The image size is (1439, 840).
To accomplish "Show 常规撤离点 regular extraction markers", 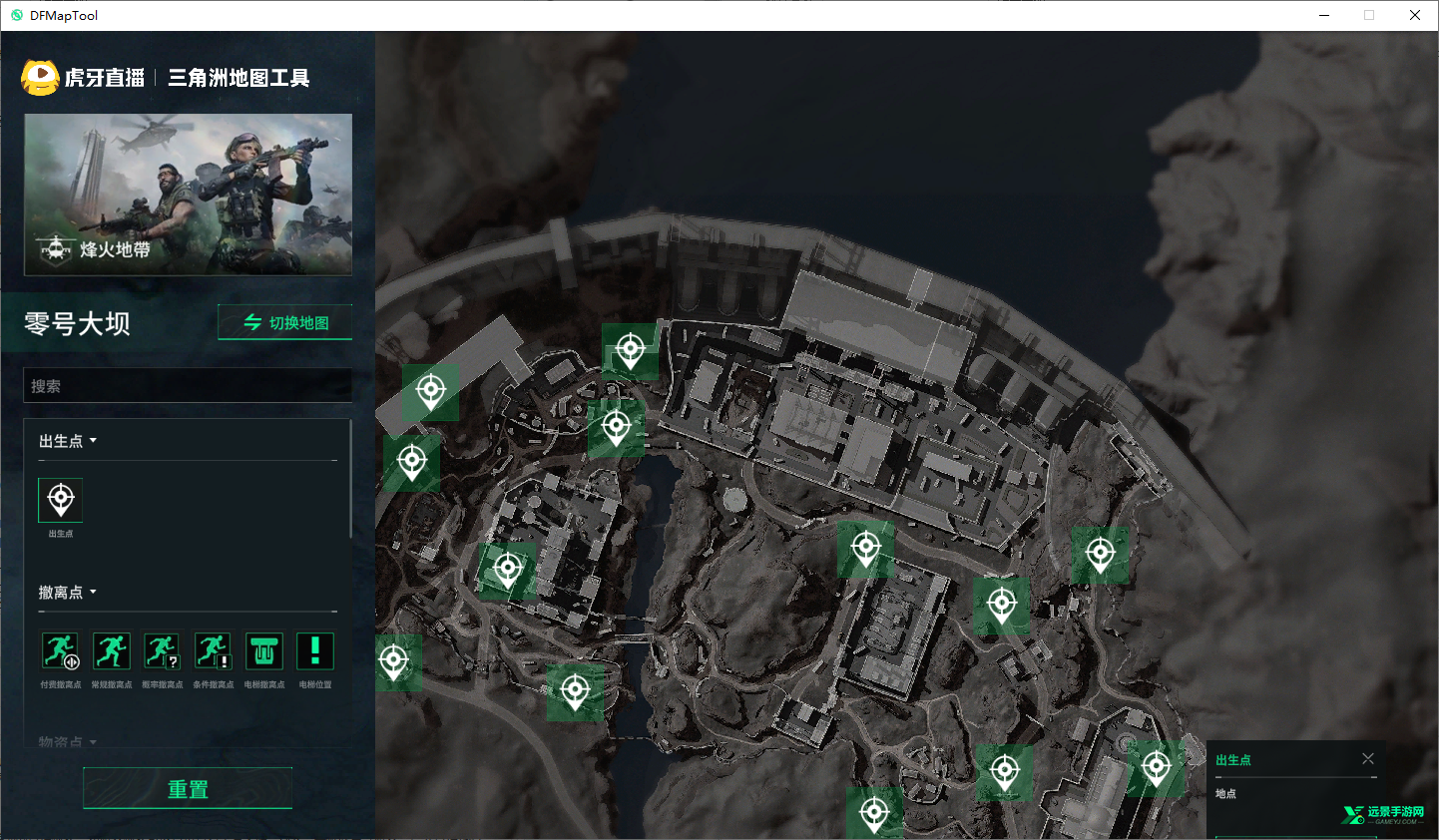I will pos(111,651).
